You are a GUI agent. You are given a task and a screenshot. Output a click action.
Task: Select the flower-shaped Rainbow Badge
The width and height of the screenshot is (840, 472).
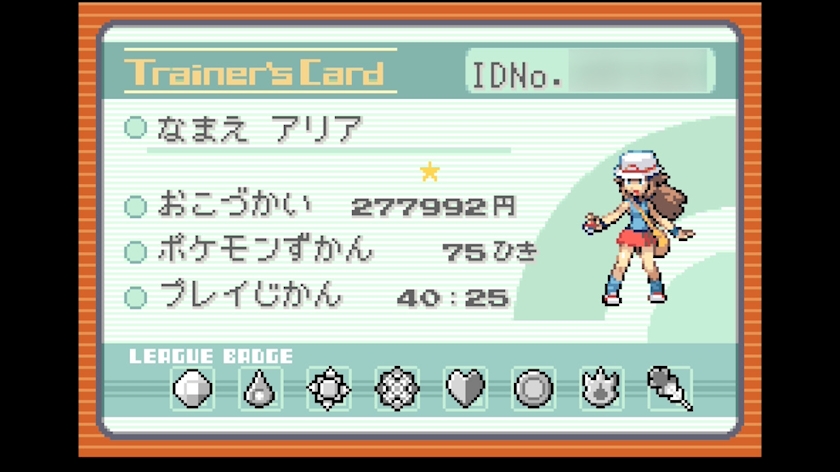[x=397, y=388]
